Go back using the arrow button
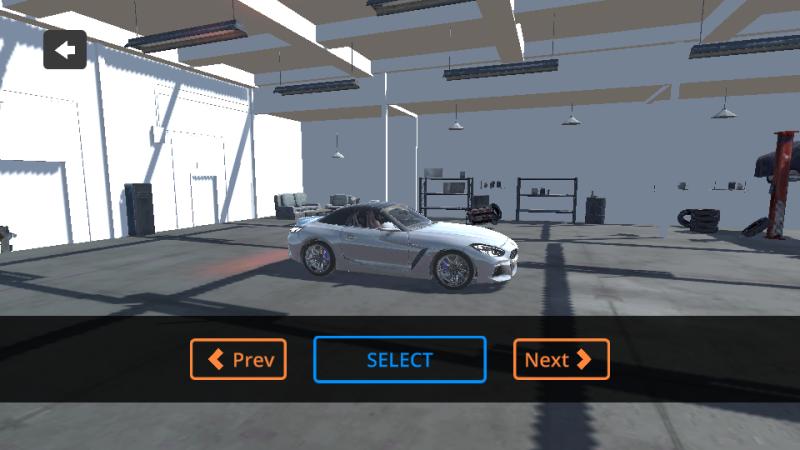This screenshot has width=800, height=450. (x=65, y=50)
